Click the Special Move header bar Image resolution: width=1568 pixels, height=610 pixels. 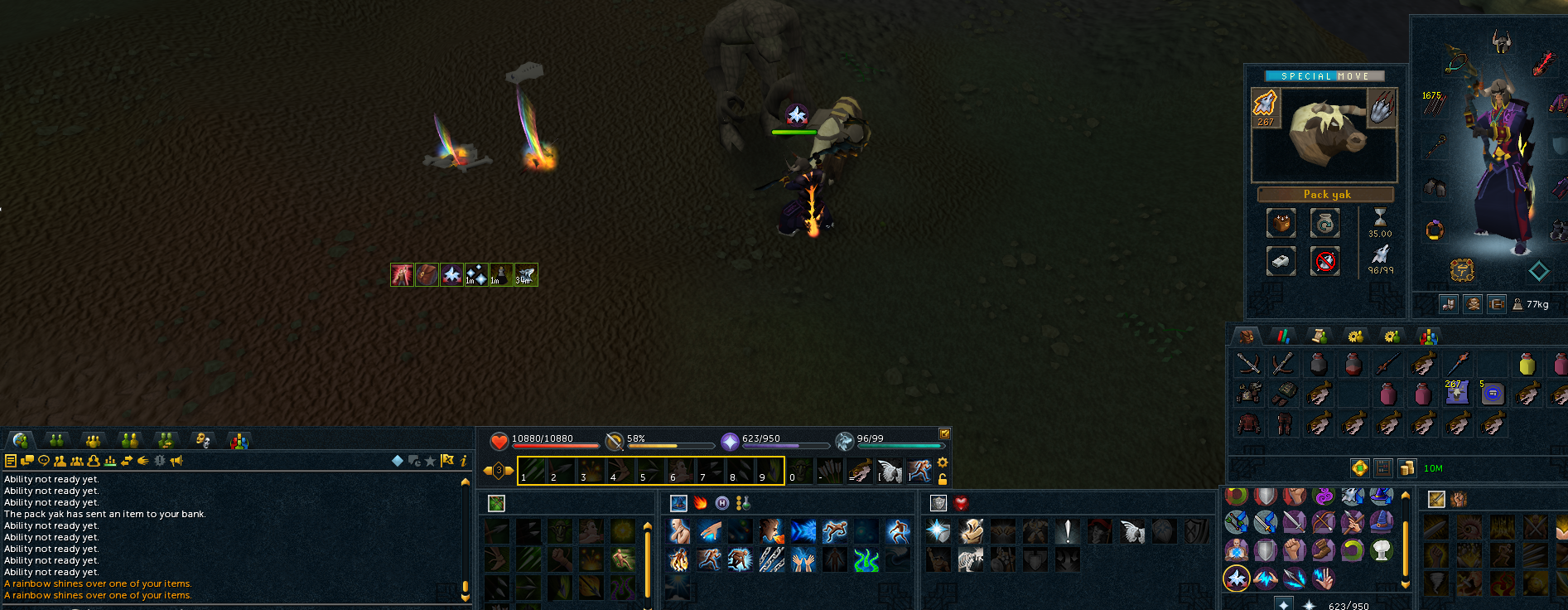click(x=1324, y=75)
